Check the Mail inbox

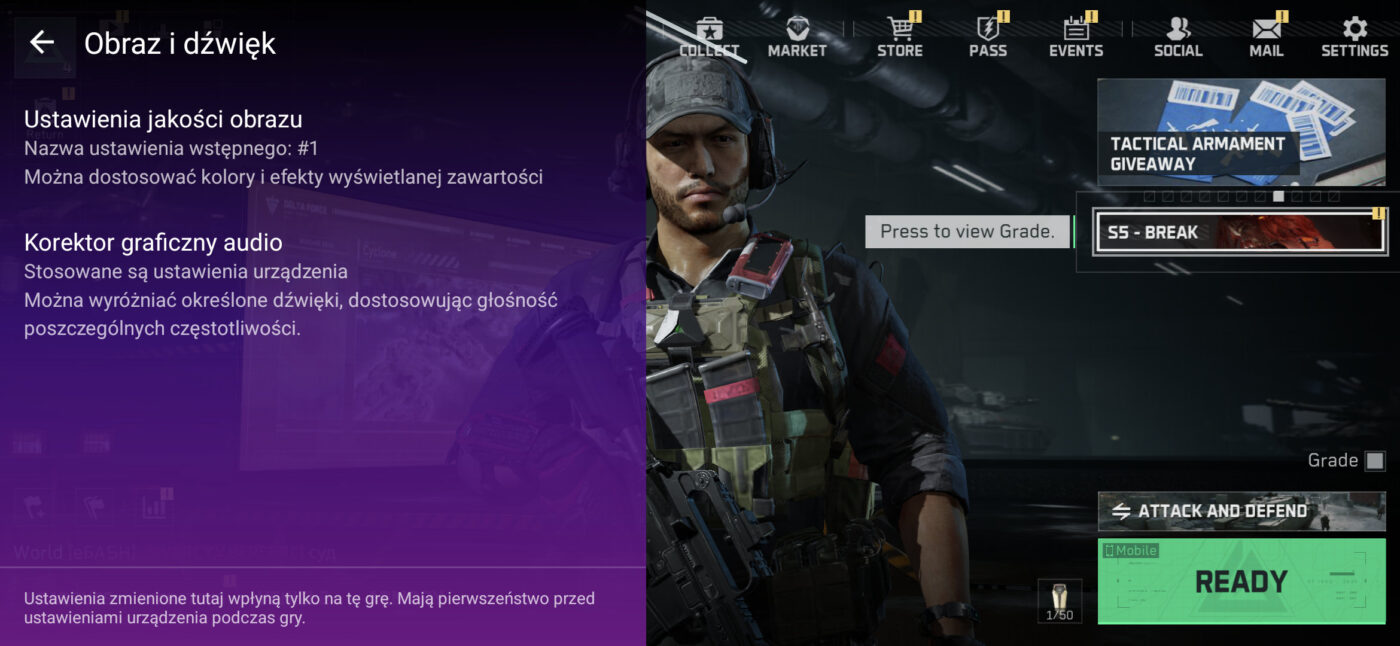[x=1266, y=37]
